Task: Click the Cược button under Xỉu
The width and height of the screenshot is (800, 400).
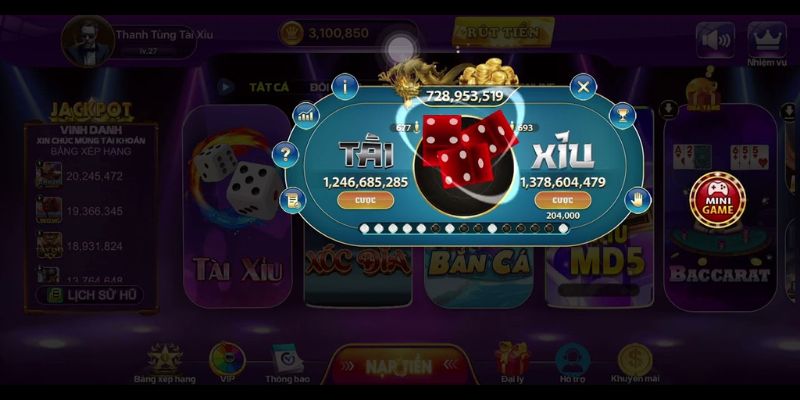Action: coord(563,199)
